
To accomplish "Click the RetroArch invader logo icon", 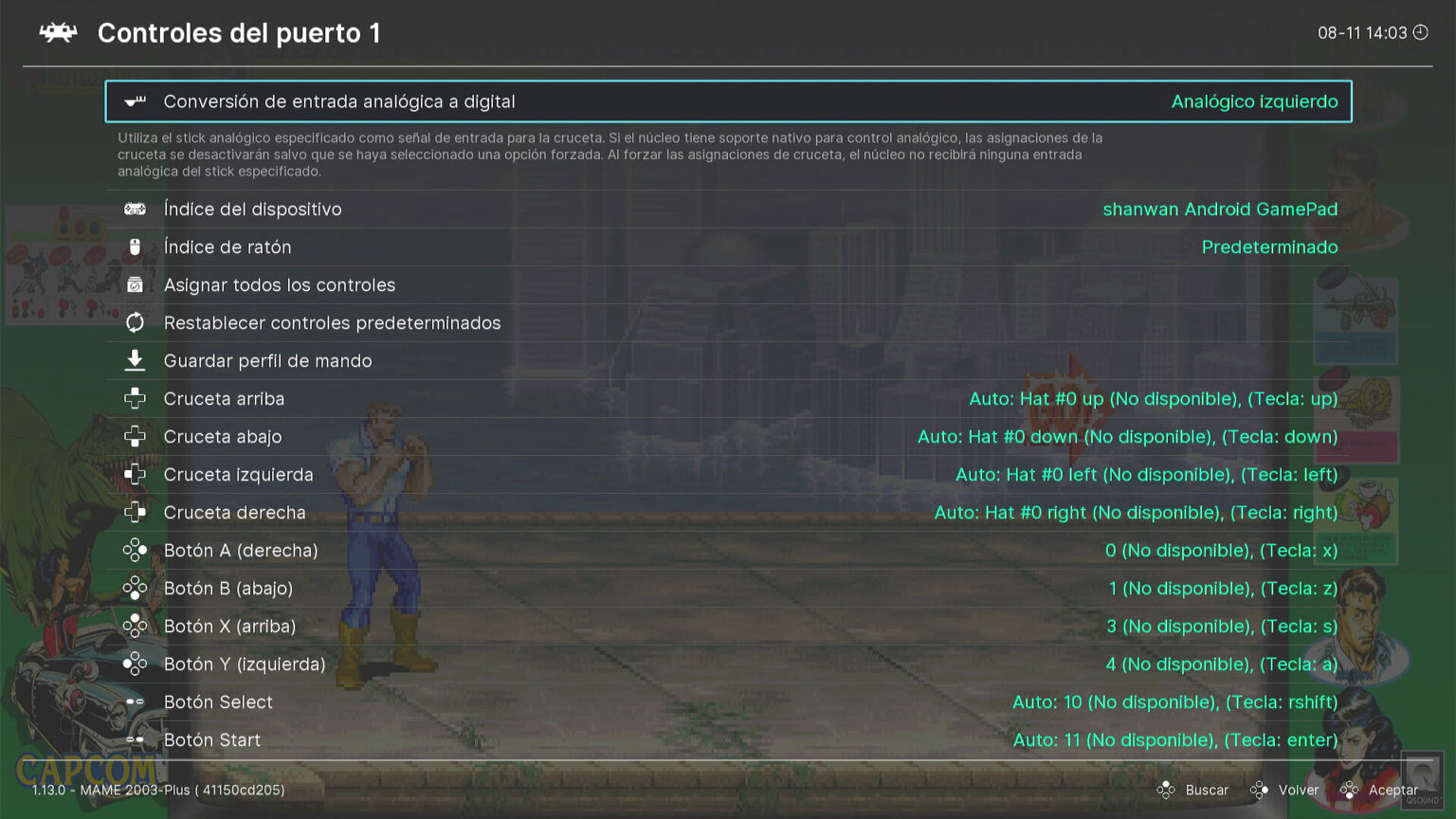I will click(x=59, y=31).
